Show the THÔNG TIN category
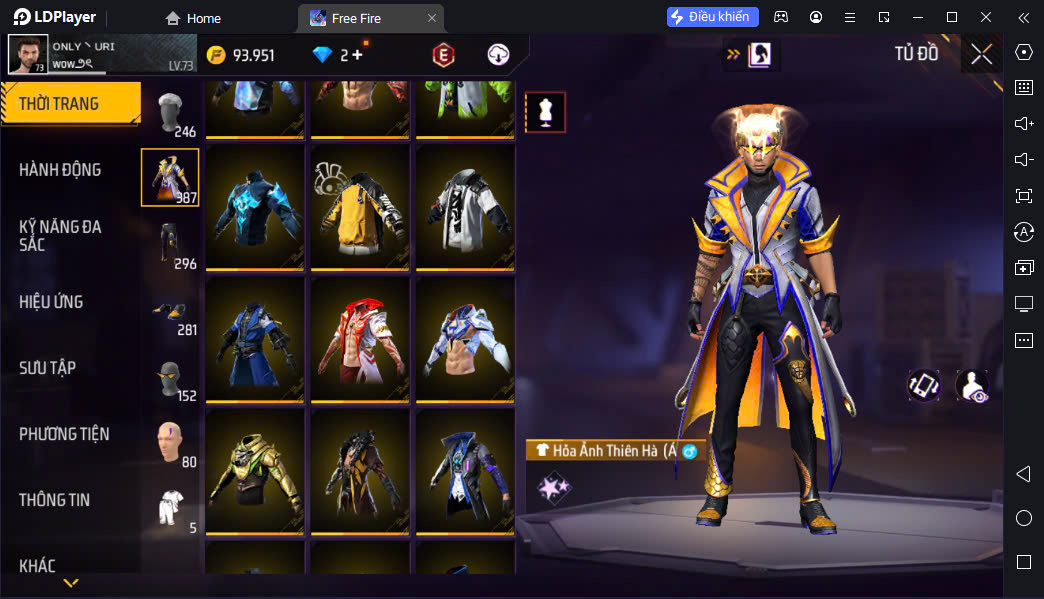 54,500
